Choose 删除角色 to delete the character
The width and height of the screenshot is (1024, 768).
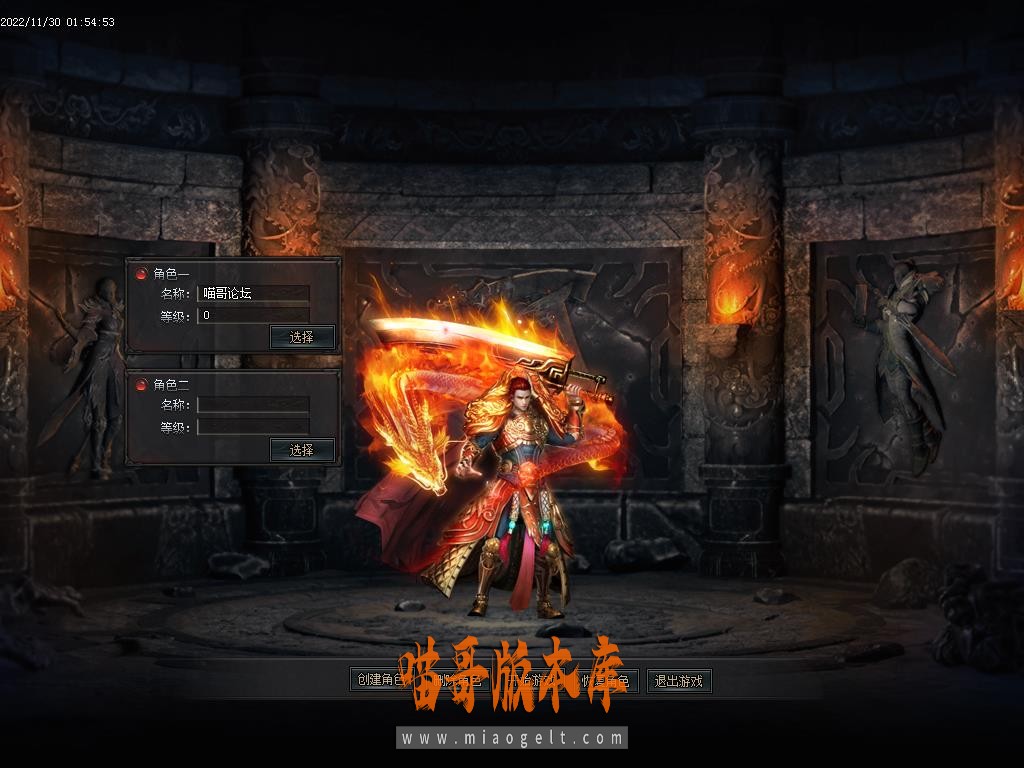click(455, 681)
